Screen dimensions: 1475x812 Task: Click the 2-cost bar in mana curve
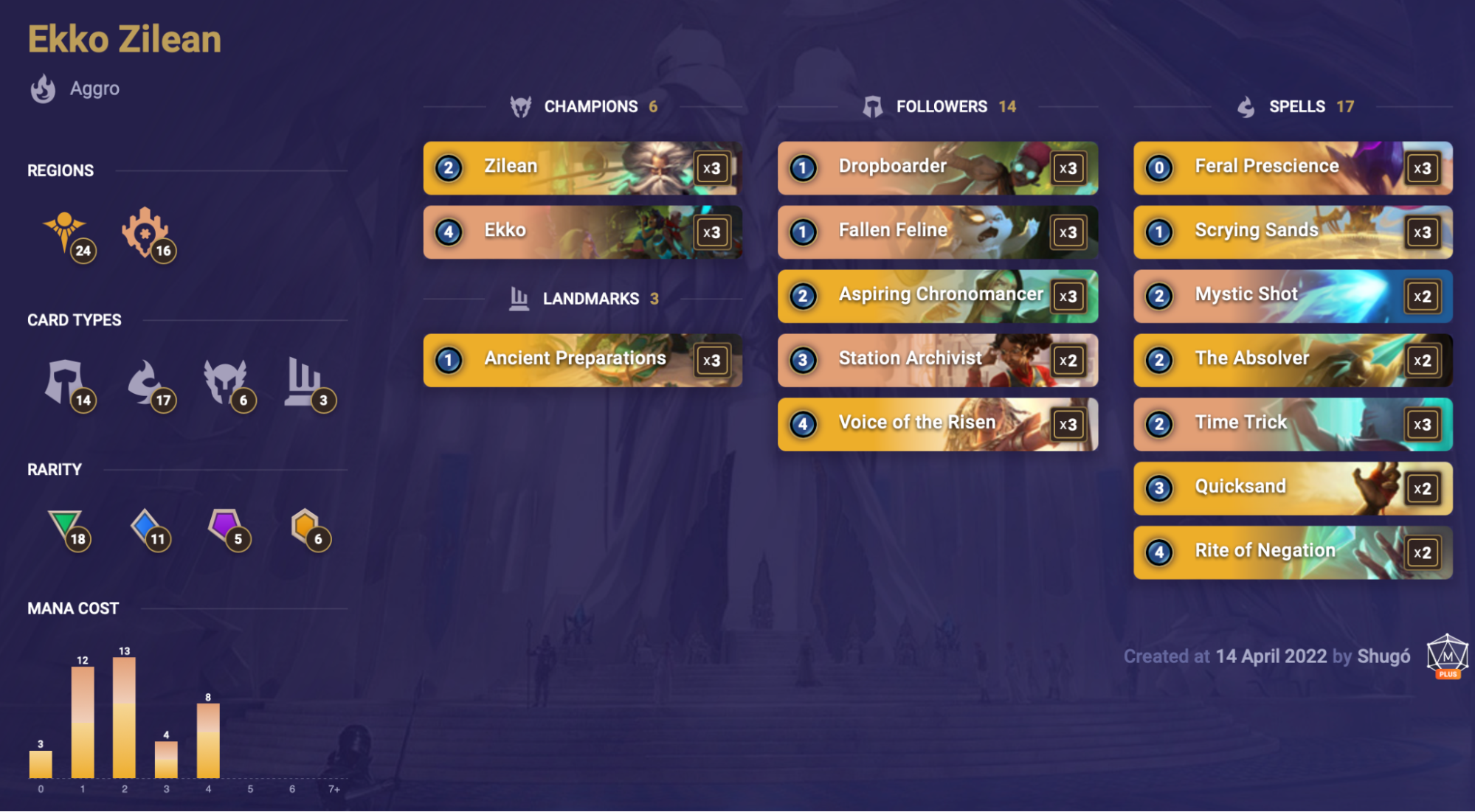(x=124, y=717)
